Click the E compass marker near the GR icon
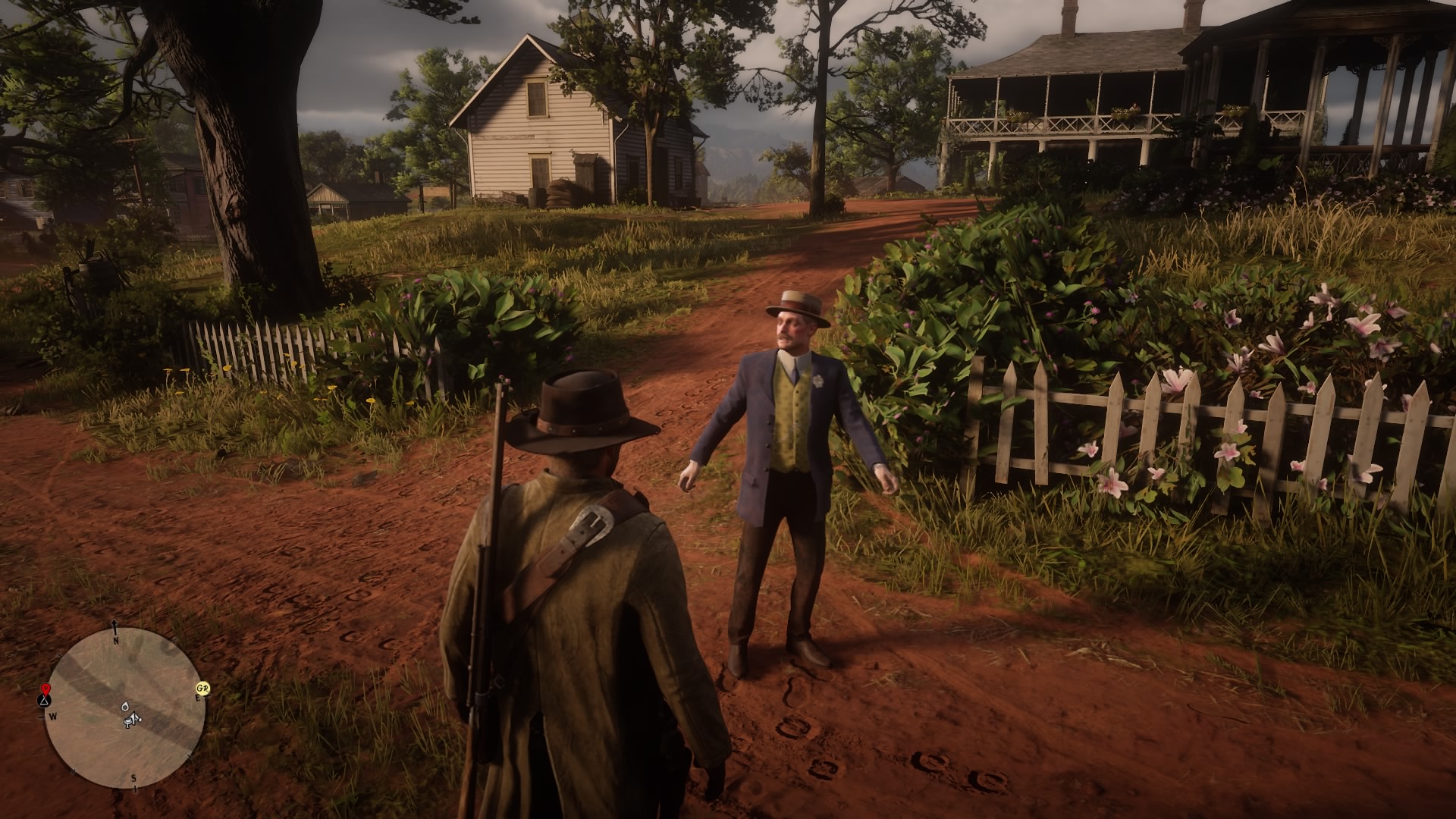The width and height of the screenshot is (1456, 819). click(199, 698)
